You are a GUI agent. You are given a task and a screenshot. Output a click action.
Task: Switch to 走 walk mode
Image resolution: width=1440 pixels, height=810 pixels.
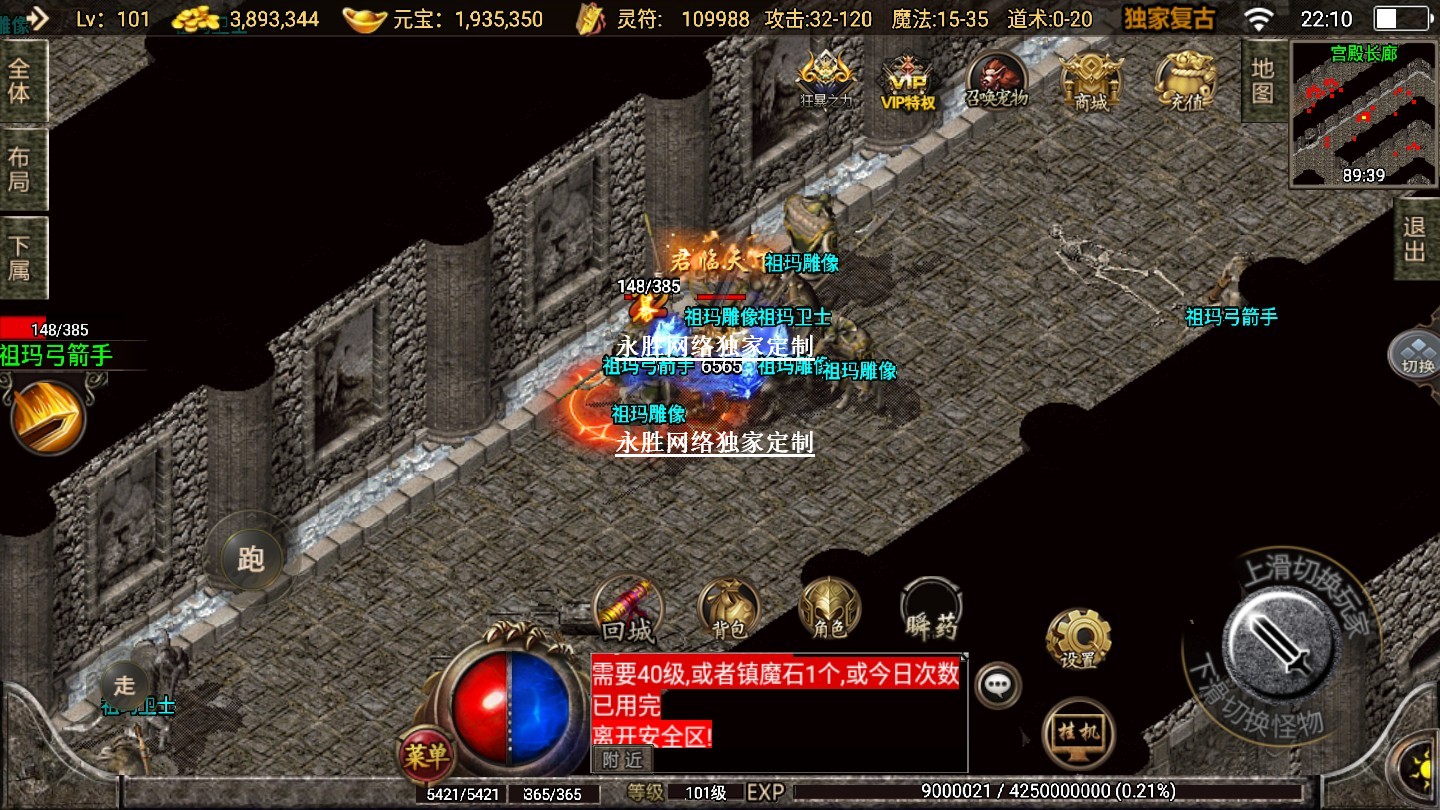124,685
